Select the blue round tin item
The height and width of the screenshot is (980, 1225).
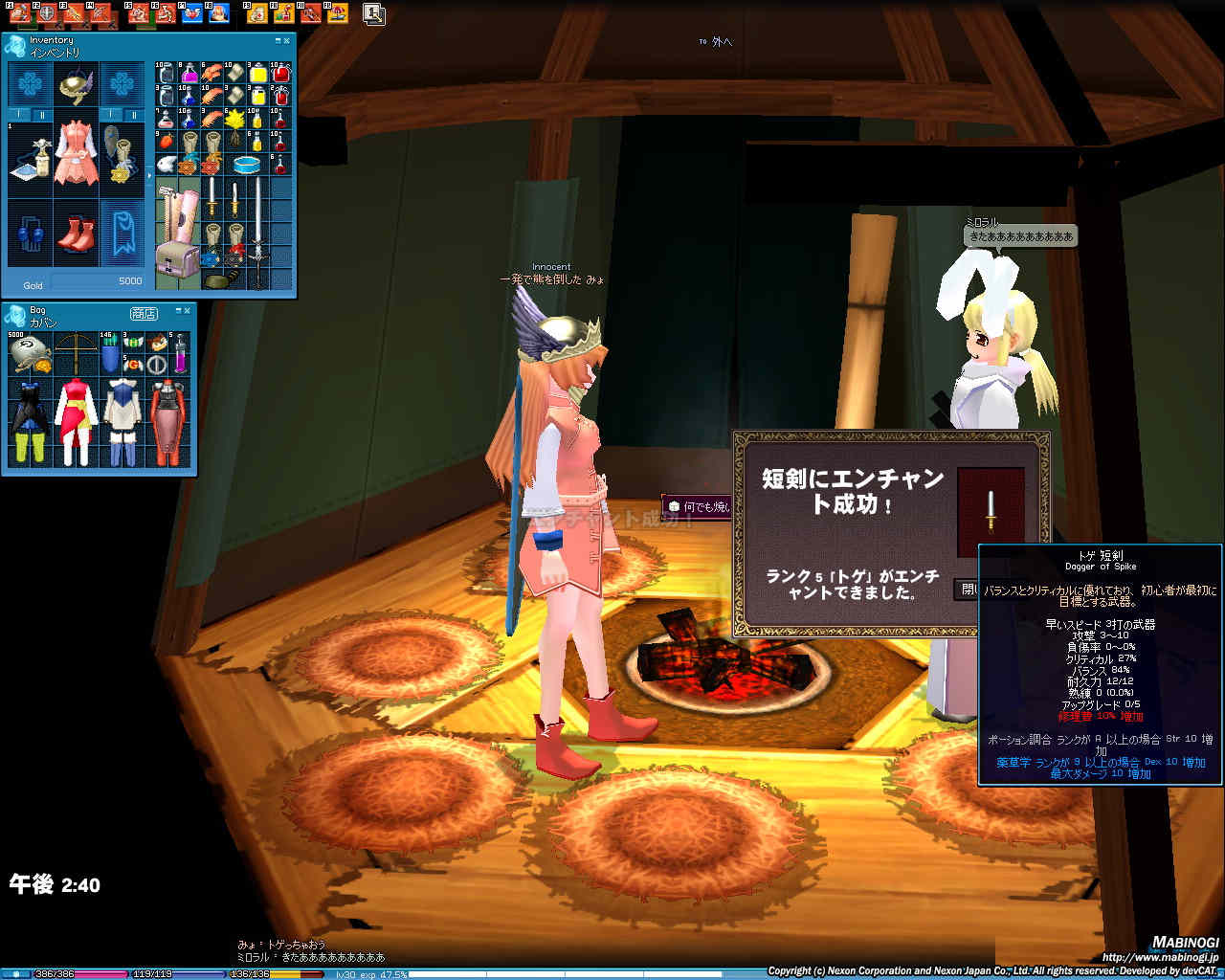248,164
